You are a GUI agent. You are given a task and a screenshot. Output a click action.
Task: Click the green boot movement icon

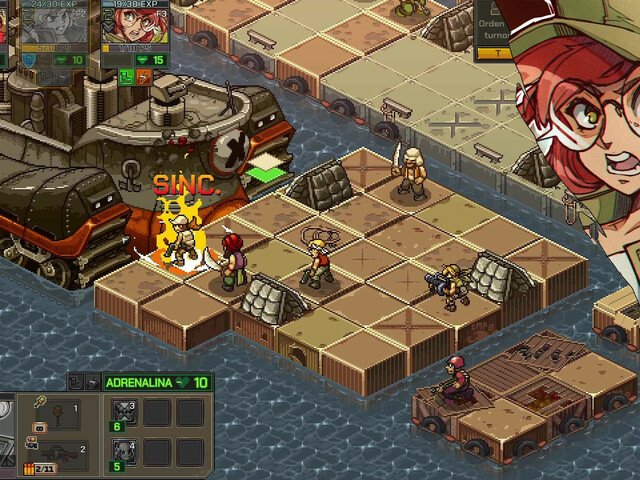point(125,76)
